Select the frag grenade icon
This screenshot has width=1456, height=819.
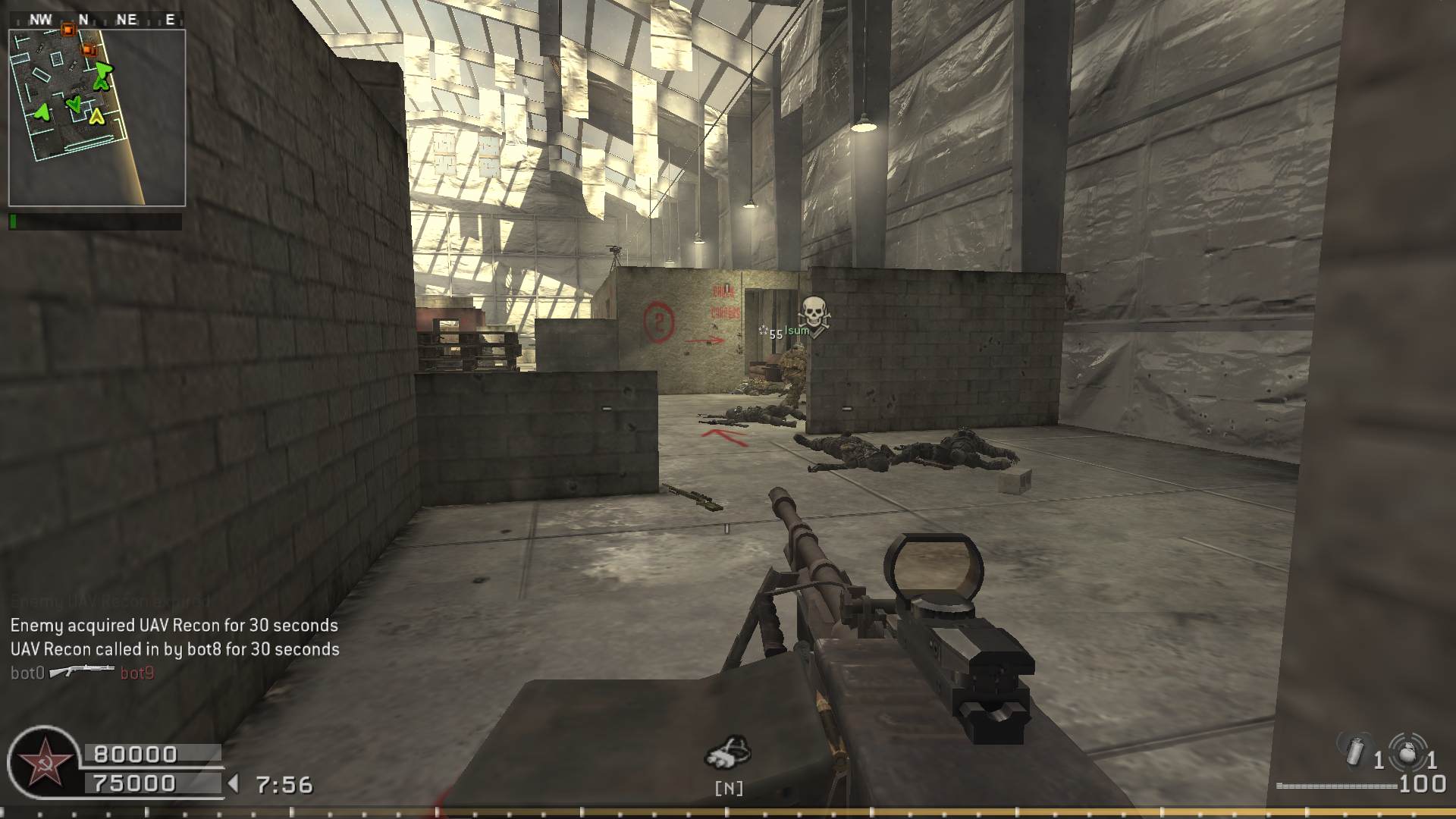[1407, 752]
